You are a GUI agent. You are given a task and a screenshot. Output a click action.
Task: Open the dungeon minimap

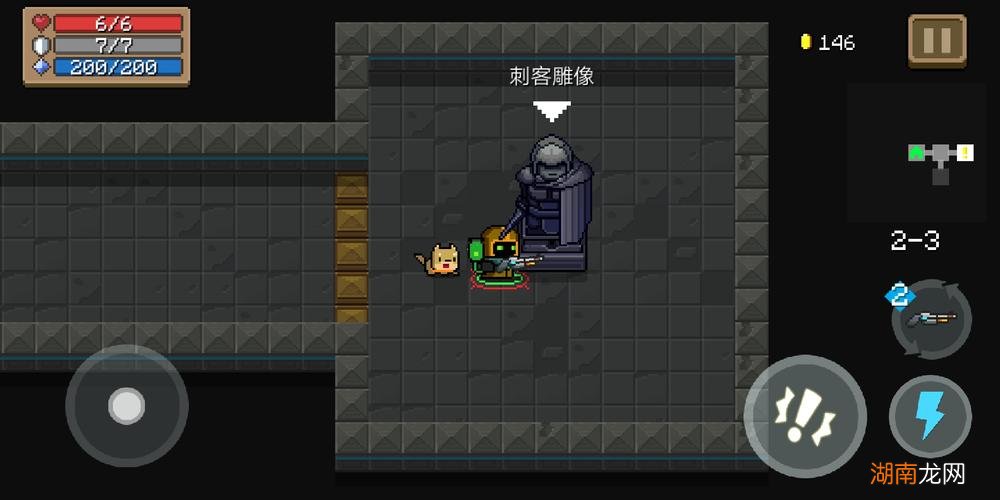pos(922,153)
